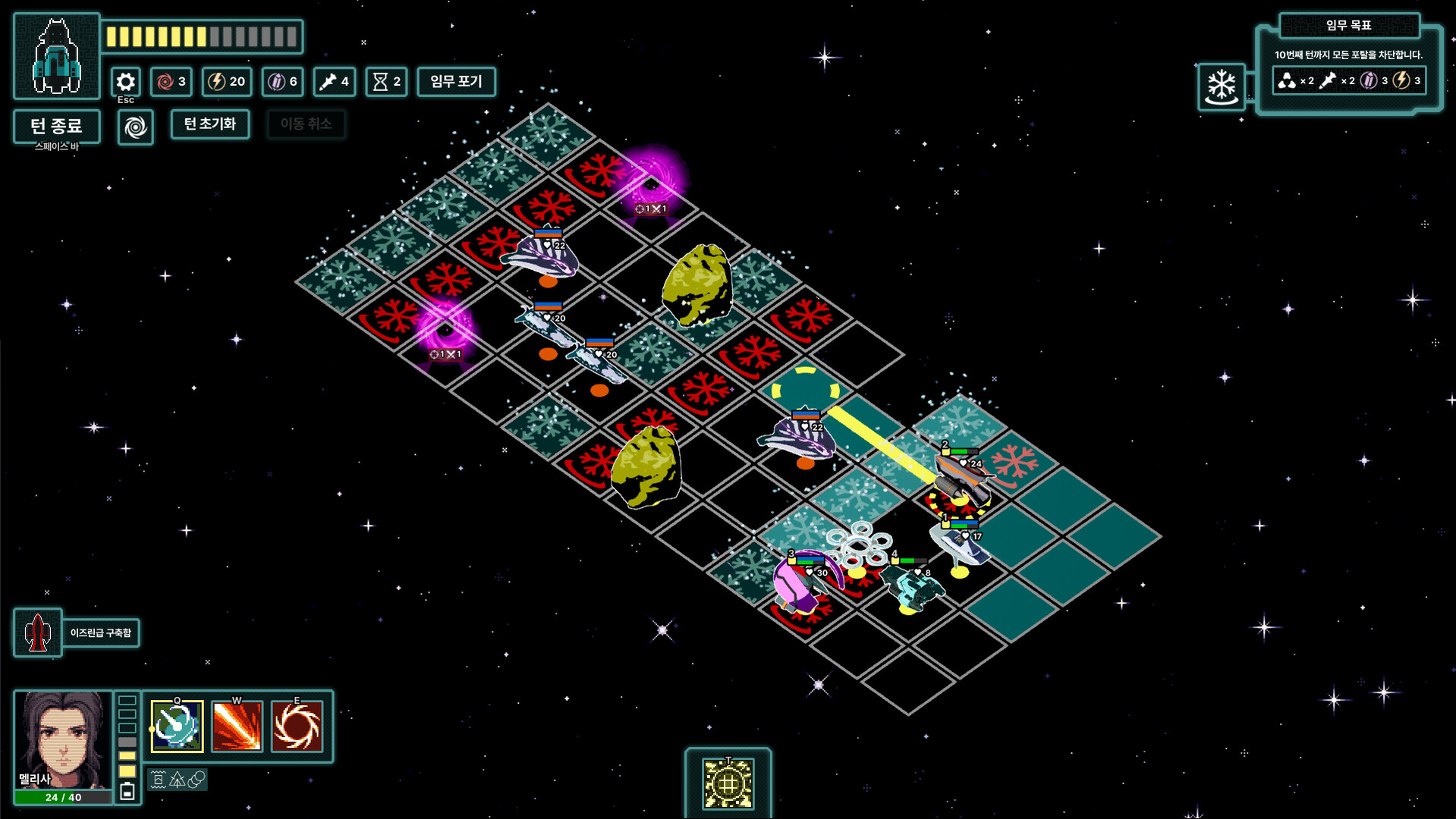Open the 임무 목표 mission objective panel

coord(1348,26)
